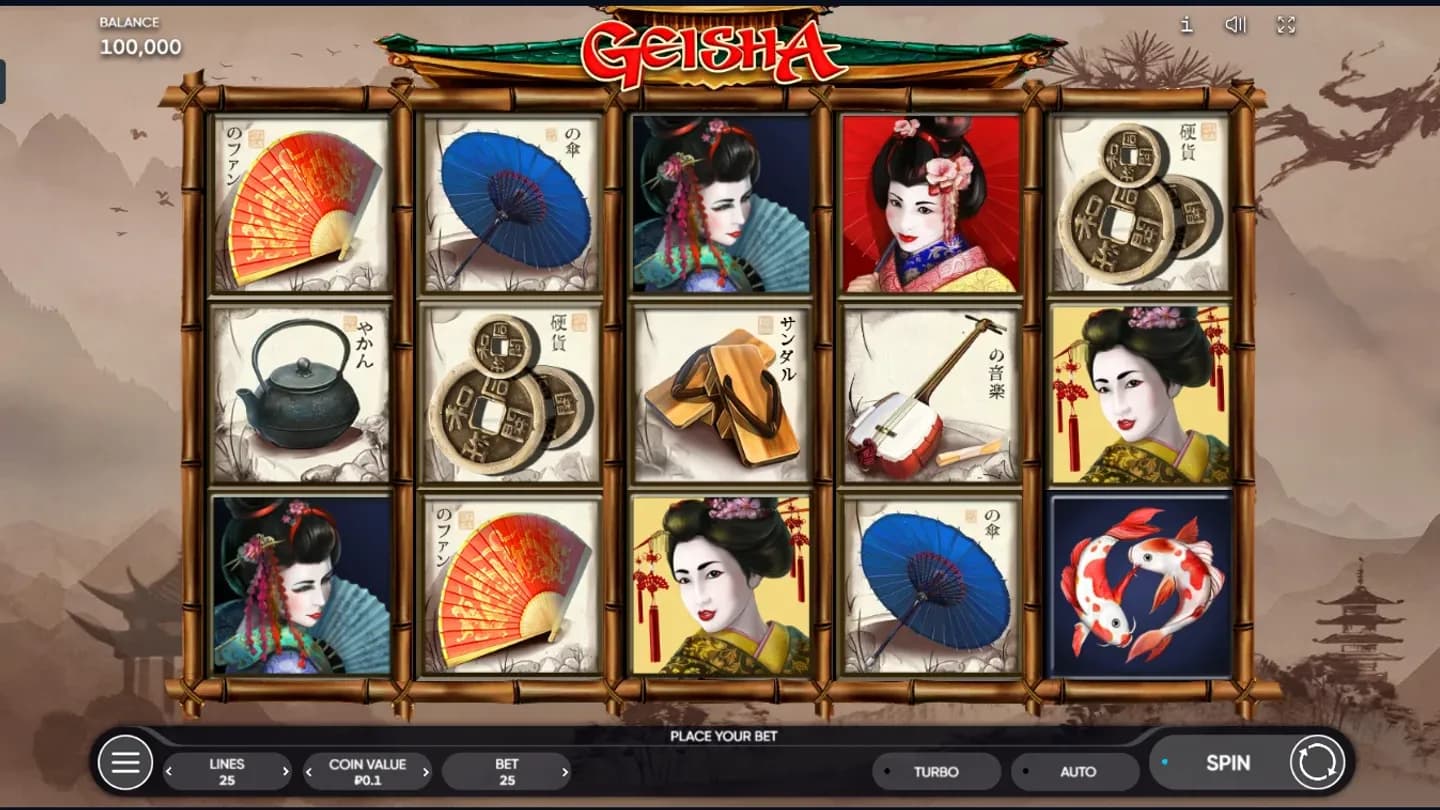Open the hamburger game menu
This screenshot has width=1440, height=810.
pos(125,762)
